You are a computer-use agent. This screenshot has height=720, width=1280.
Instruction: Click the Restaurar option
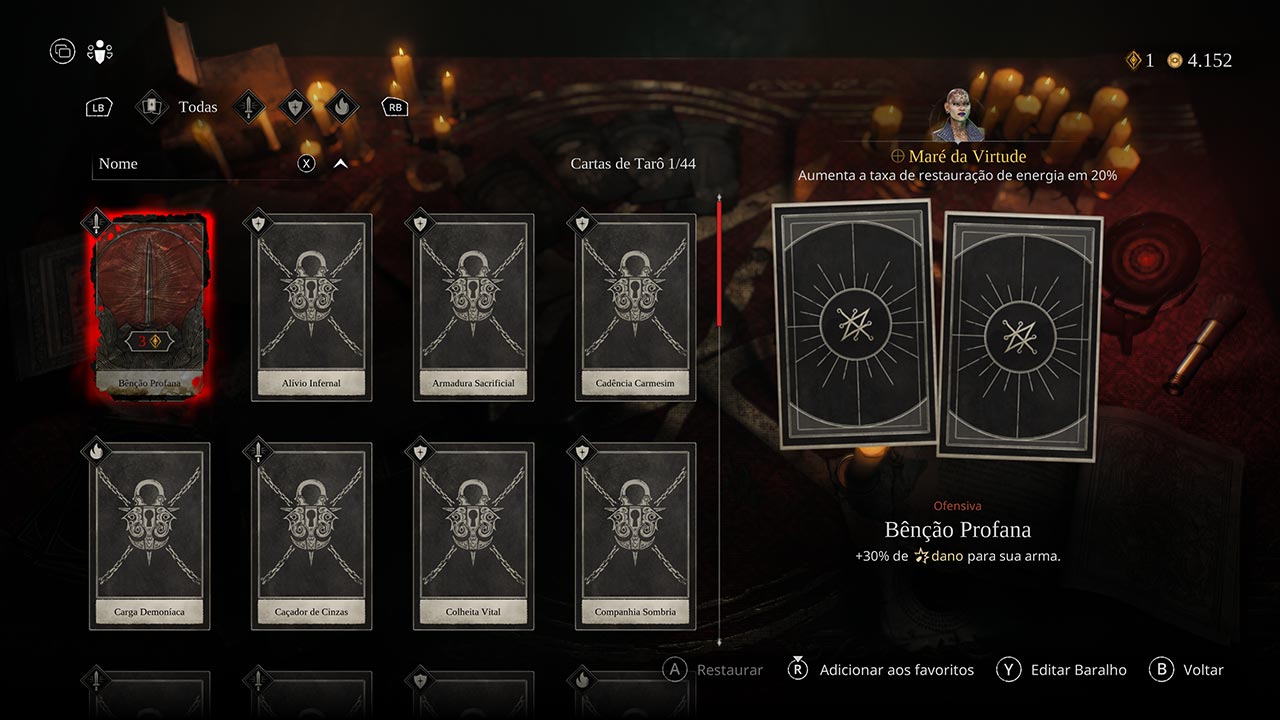coord(729,670)
